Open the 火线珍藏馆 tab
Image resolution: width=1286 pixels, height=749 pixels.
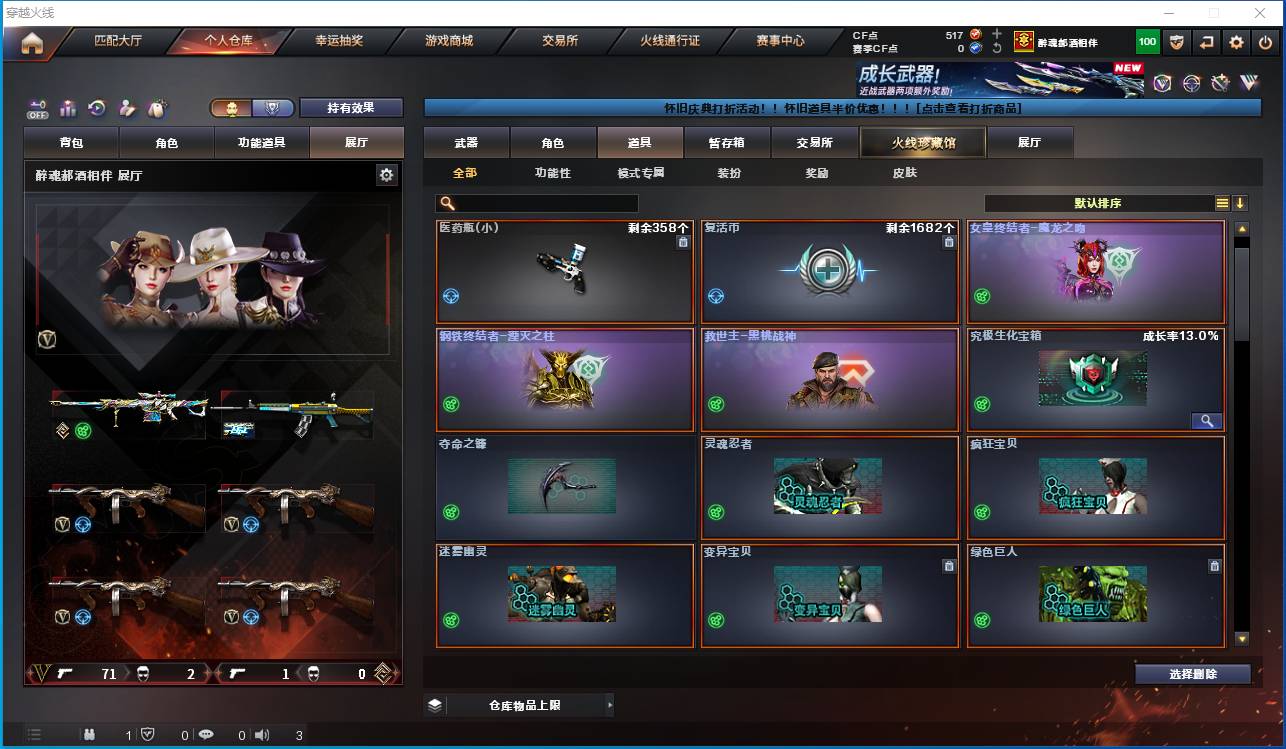[923, 143]
